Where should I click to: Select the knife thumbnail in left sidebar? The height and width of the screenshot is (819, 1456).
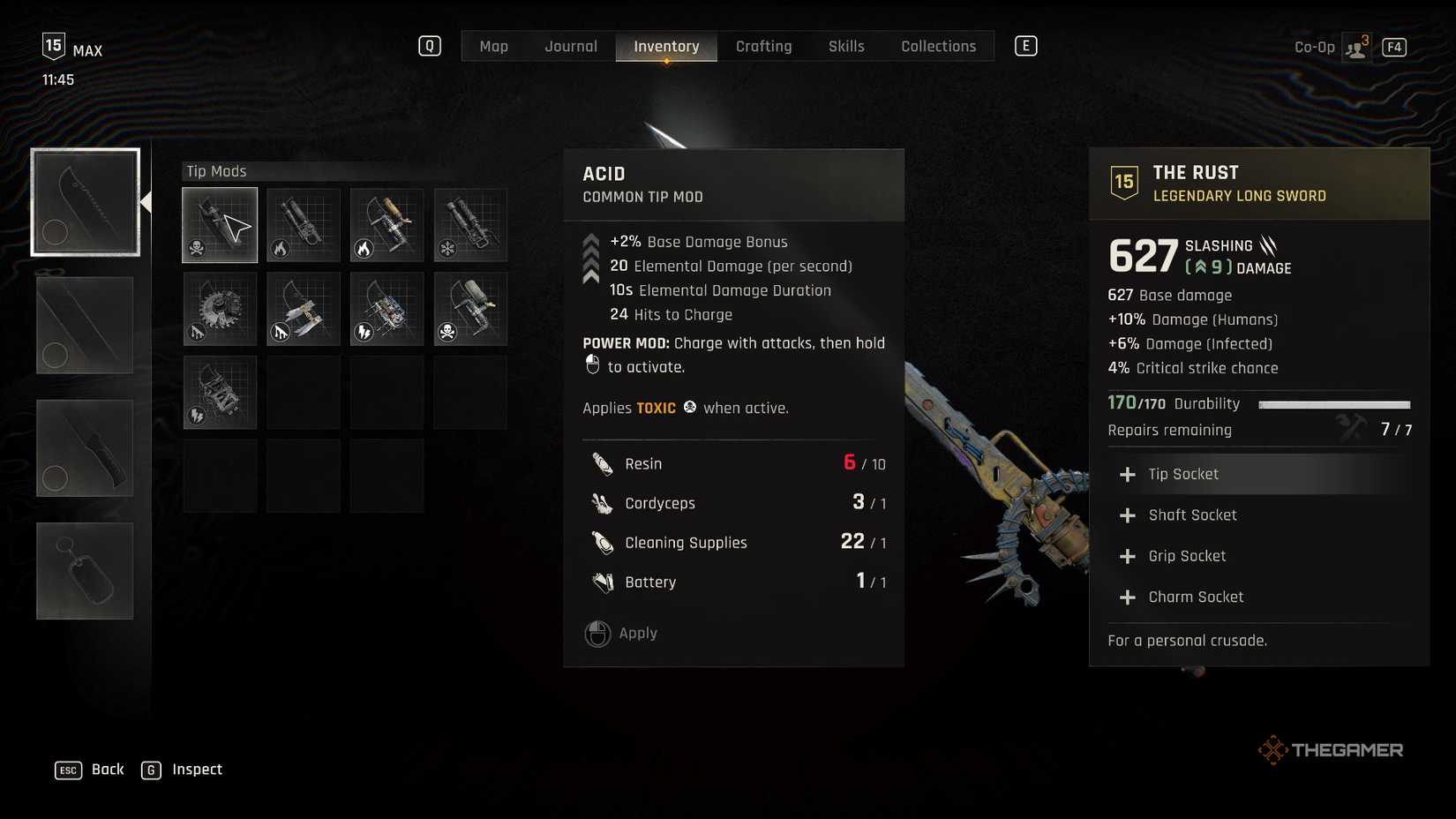click(x=84, y=447)
